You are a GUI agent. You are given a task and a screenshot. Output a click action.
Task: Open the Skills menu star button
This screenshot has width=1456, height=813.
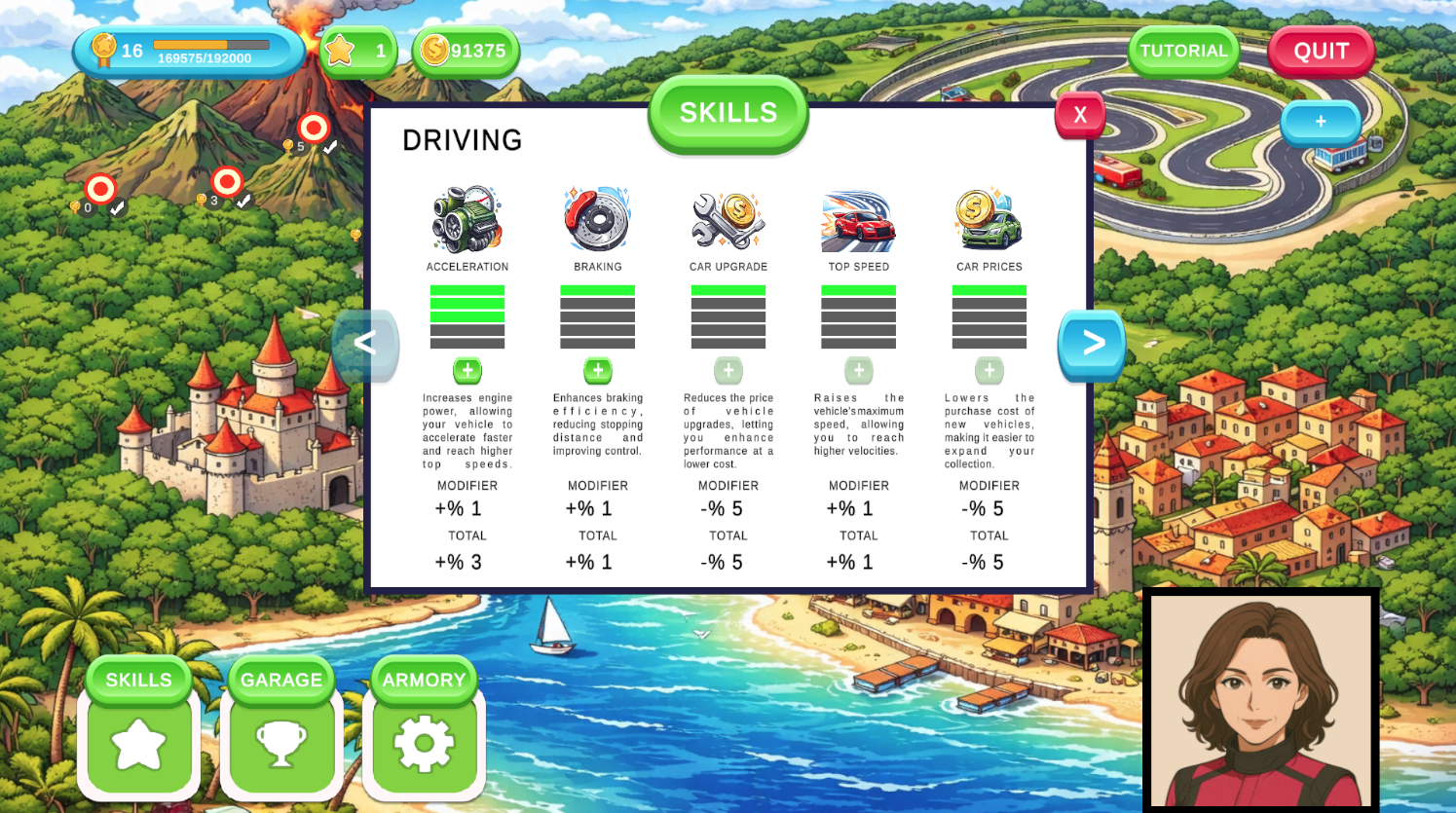(x=138, y=744)
